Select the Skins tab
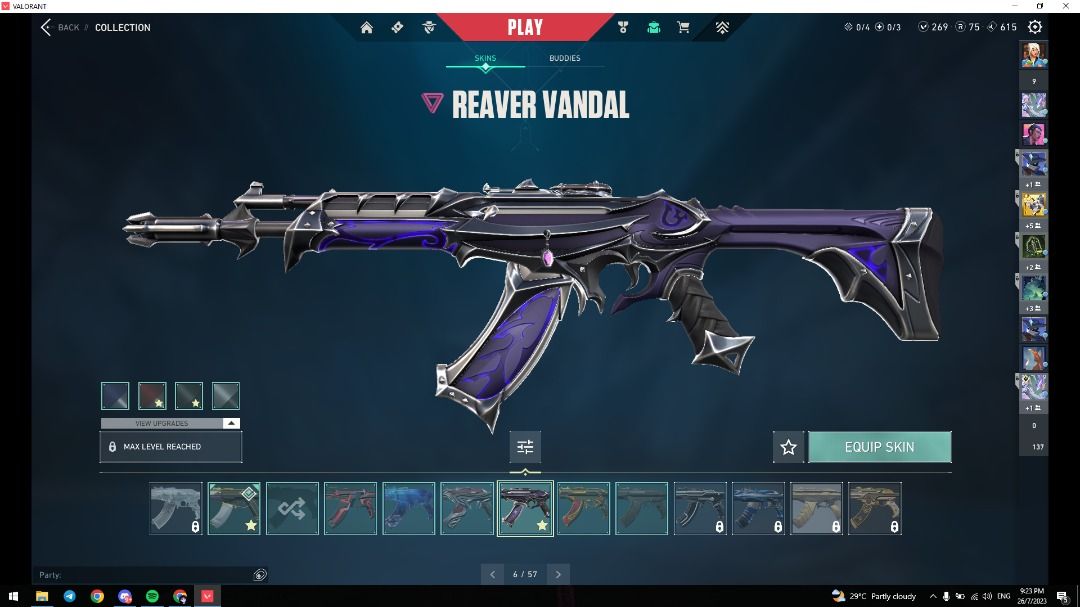Image resolution: width=1080 pixels, height=607 pixels. (485, 58)
